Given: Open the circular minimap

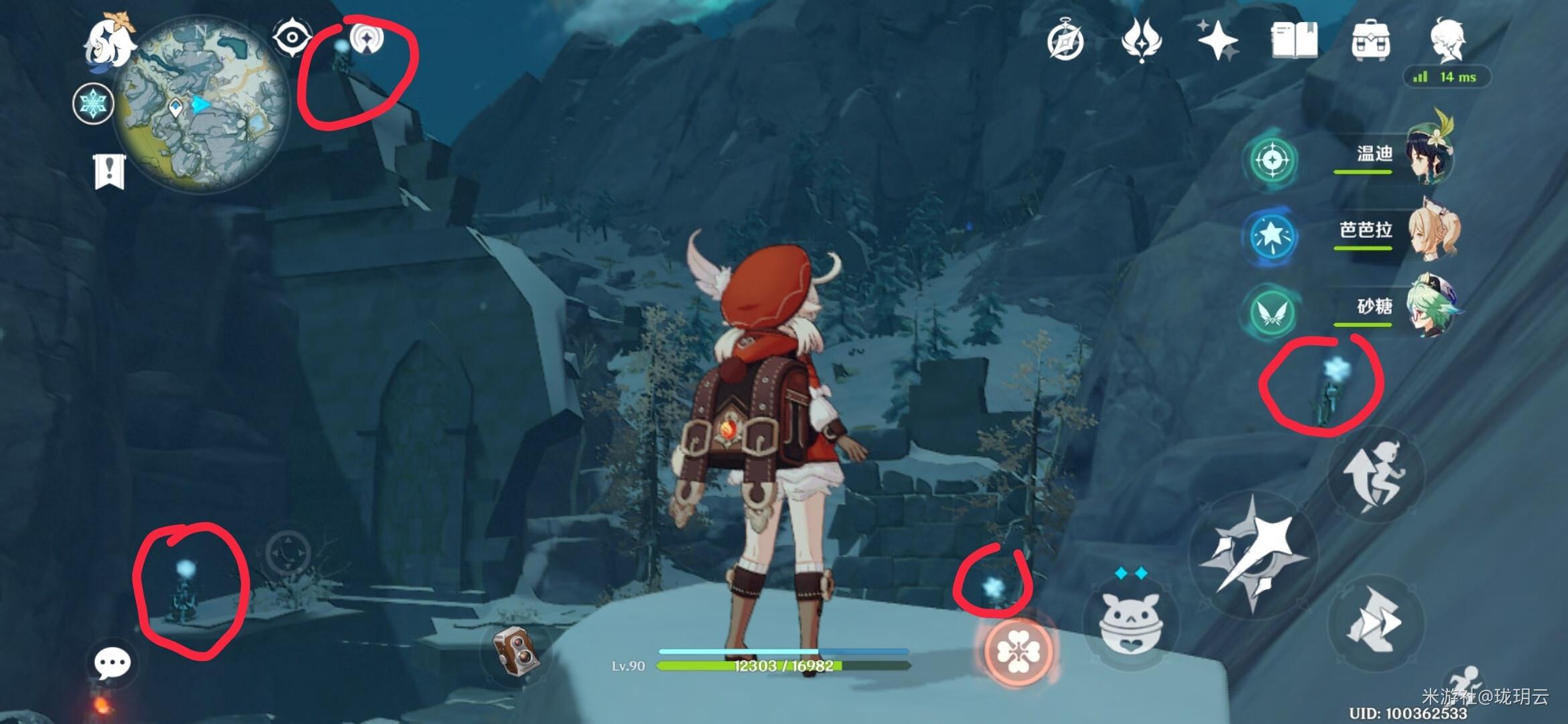Looking at the screenshot, I should [200, 105].
